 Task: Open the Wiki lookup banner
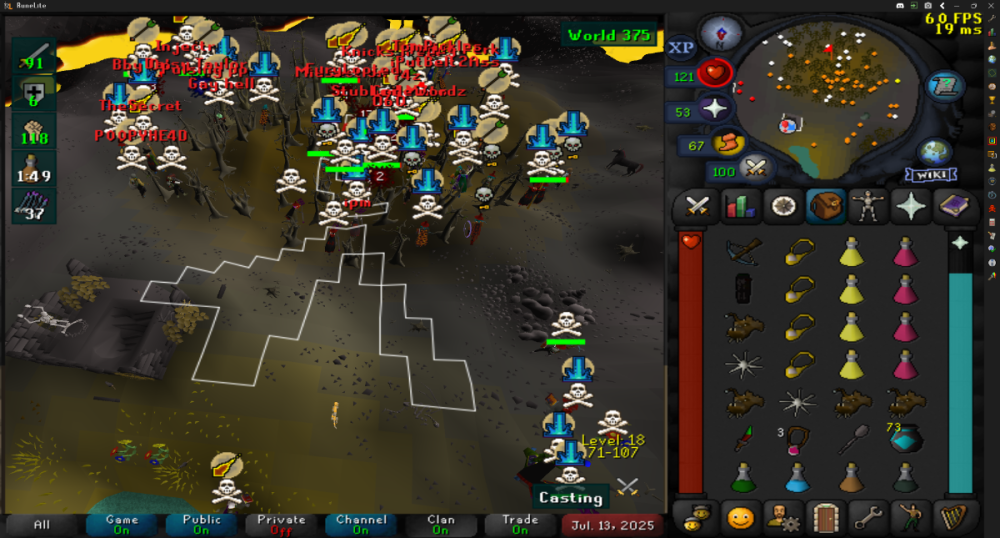tap(932, 175)
